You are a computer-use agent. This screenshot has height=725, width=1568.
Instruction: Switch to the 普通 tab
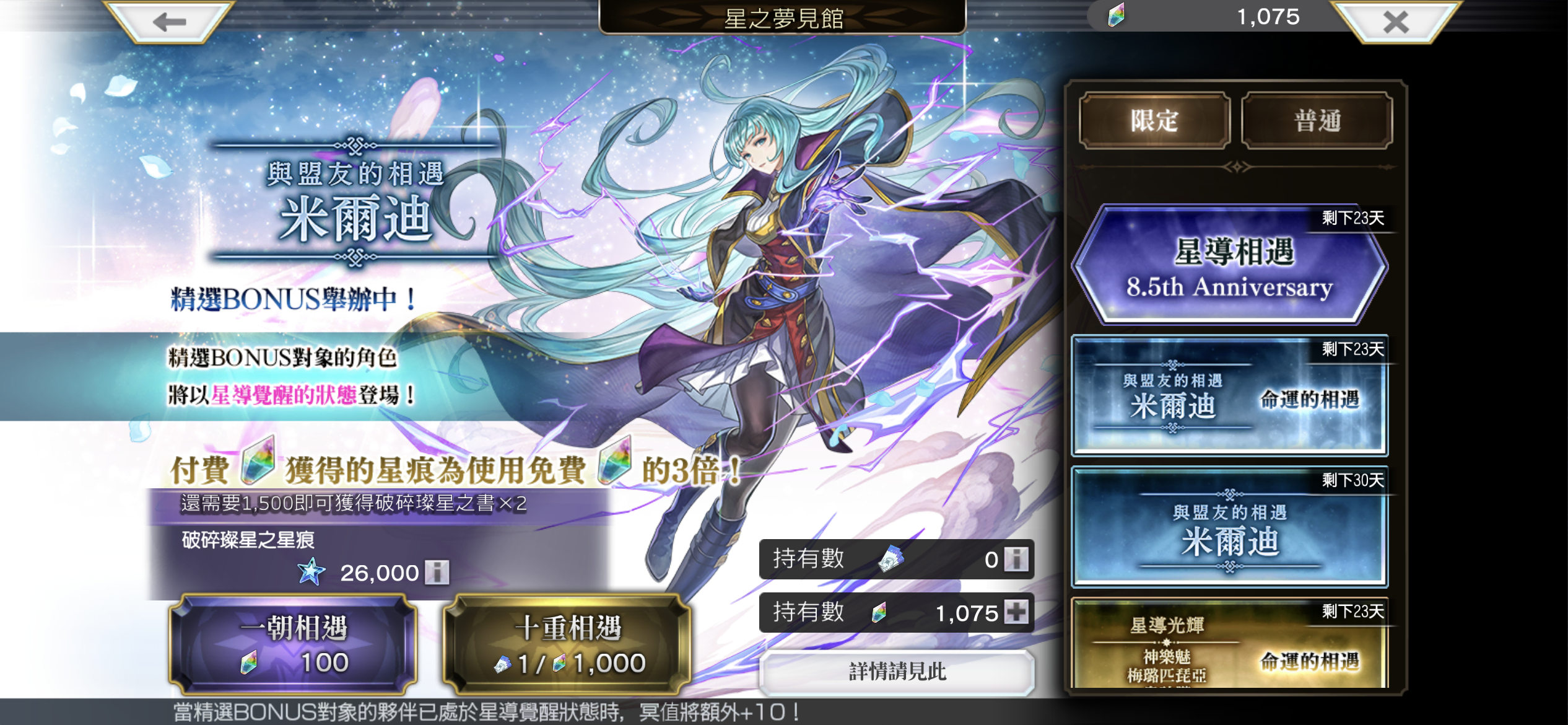(1317, 121)
